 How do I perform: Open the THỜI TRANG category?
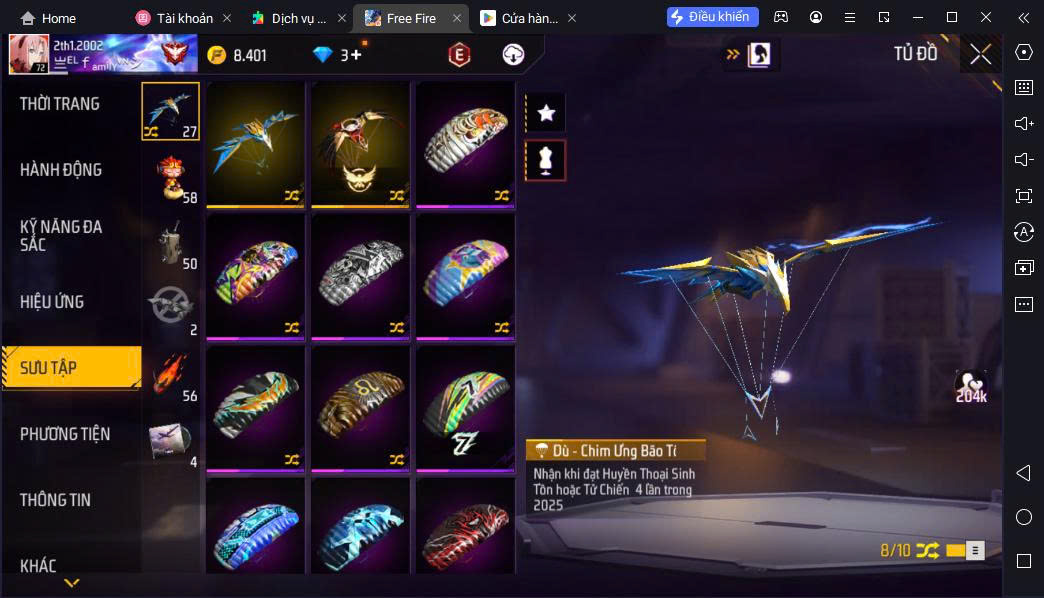[x=60, y=104]
